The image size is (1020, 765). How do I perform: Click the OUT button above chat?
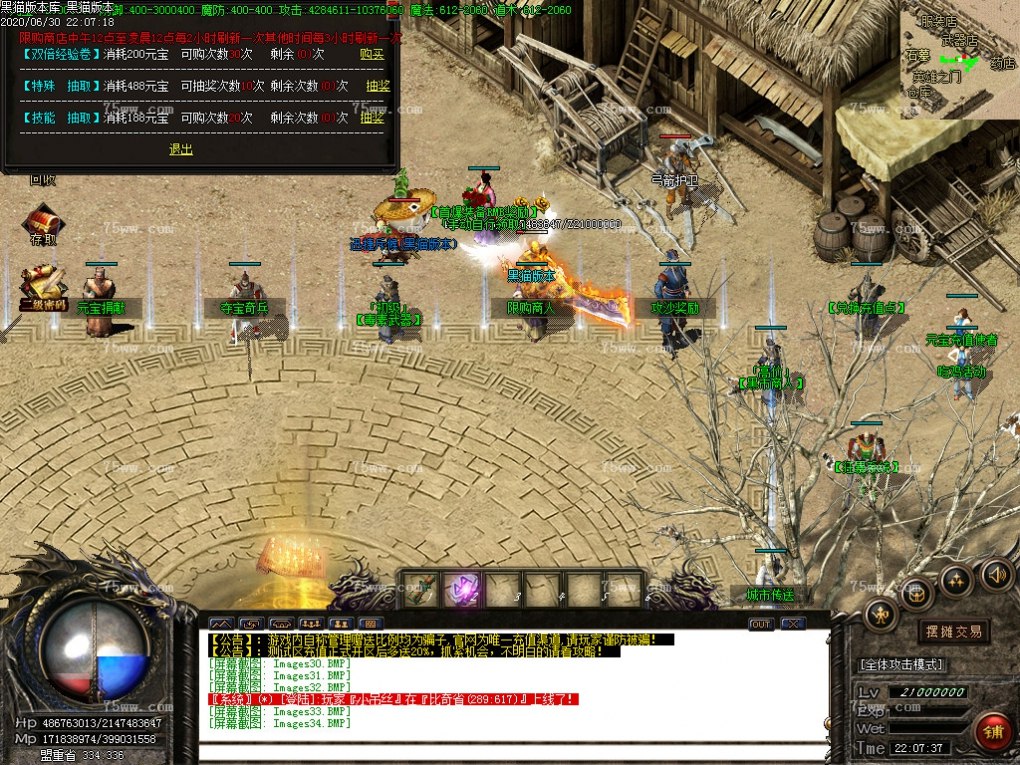click(761, 623)
